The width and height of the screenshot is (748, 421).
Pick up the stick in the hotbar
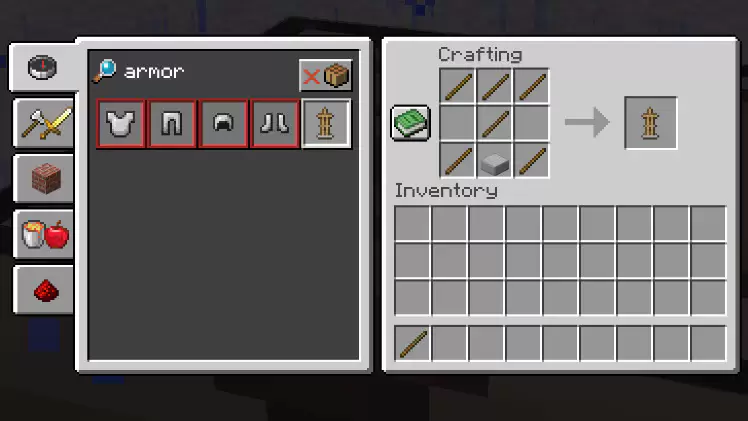pyautogui.click(x=413, y=344)
